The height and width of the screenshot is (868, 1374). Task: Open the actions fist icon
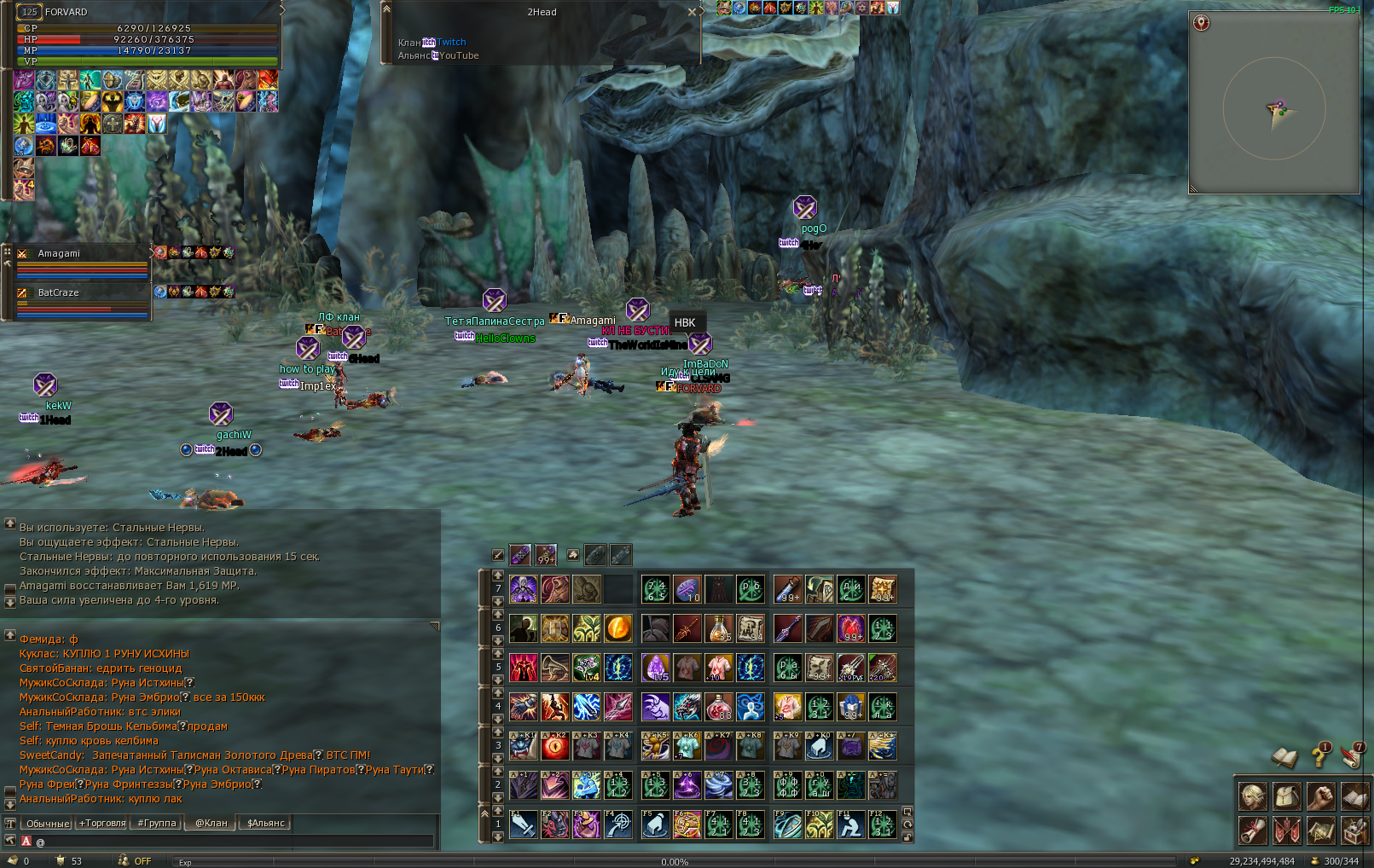point(1321,796)
